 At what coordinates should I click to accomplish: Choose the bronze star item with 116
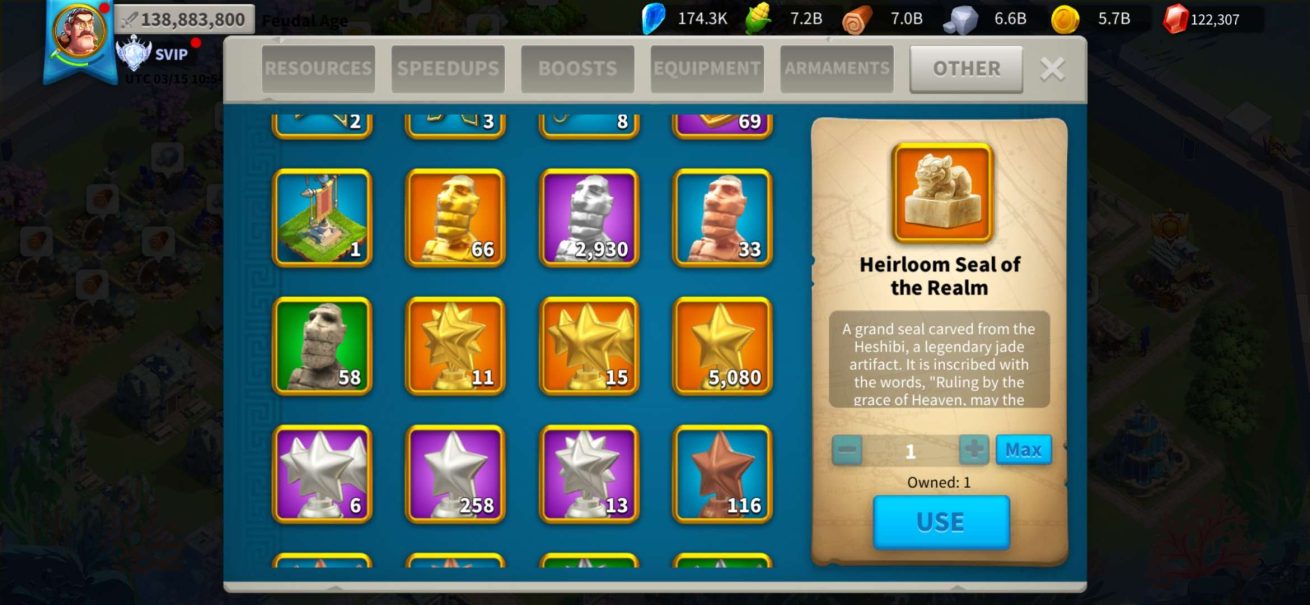click(722, 474)
